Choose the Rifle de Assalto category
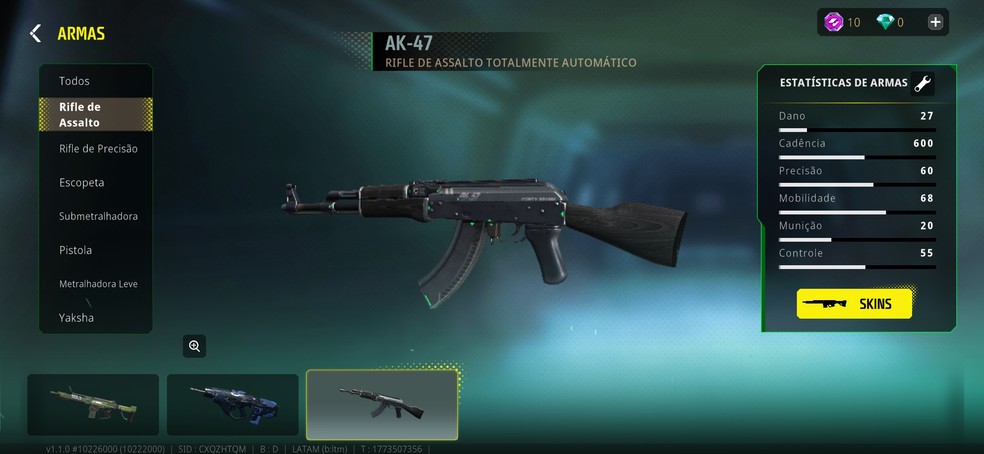Screen dimensions: 984x454 (x=95, y=115)
